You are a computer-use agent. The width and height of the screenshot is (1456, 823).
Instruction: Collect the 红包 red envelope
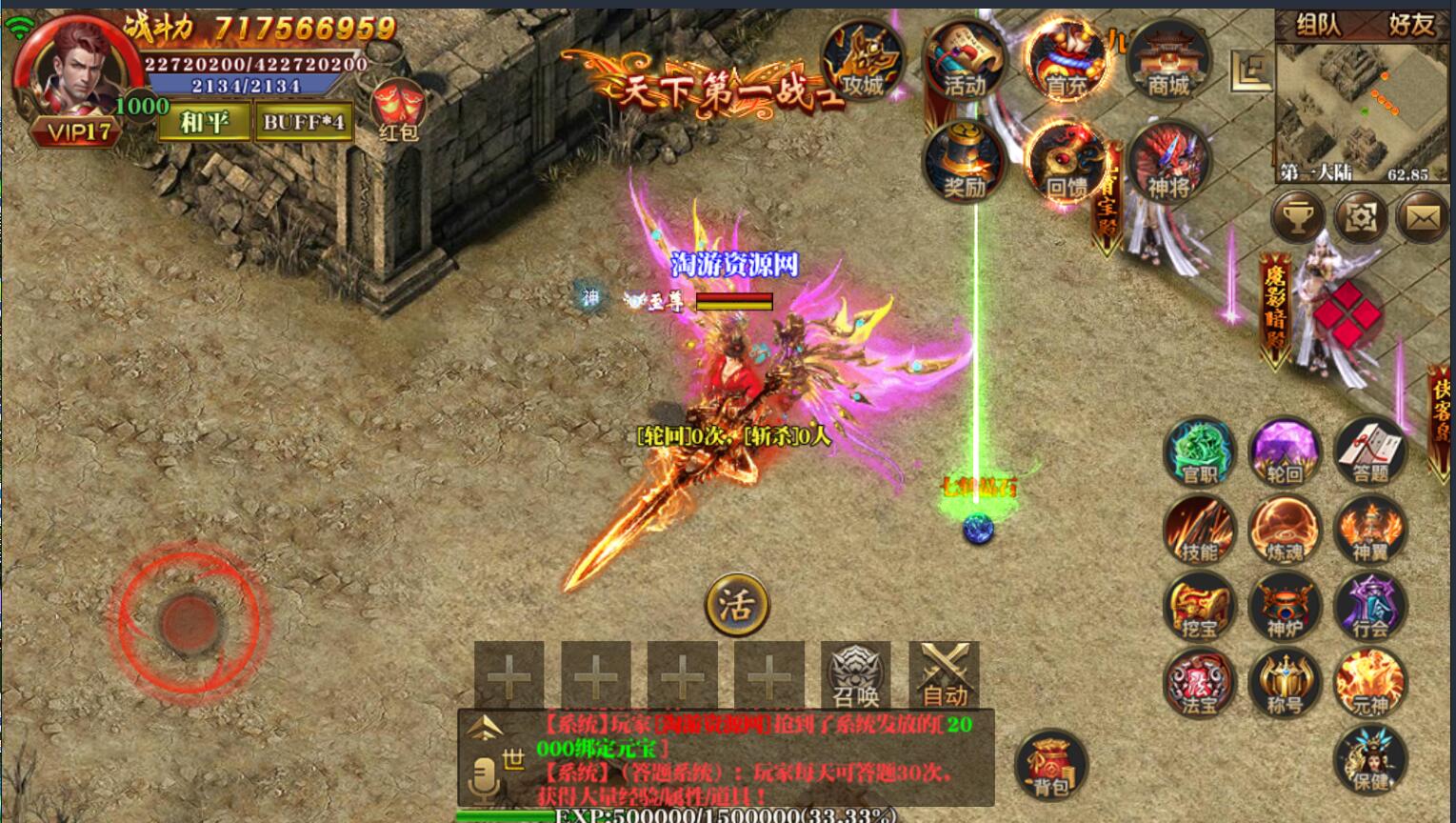(398, 110)
